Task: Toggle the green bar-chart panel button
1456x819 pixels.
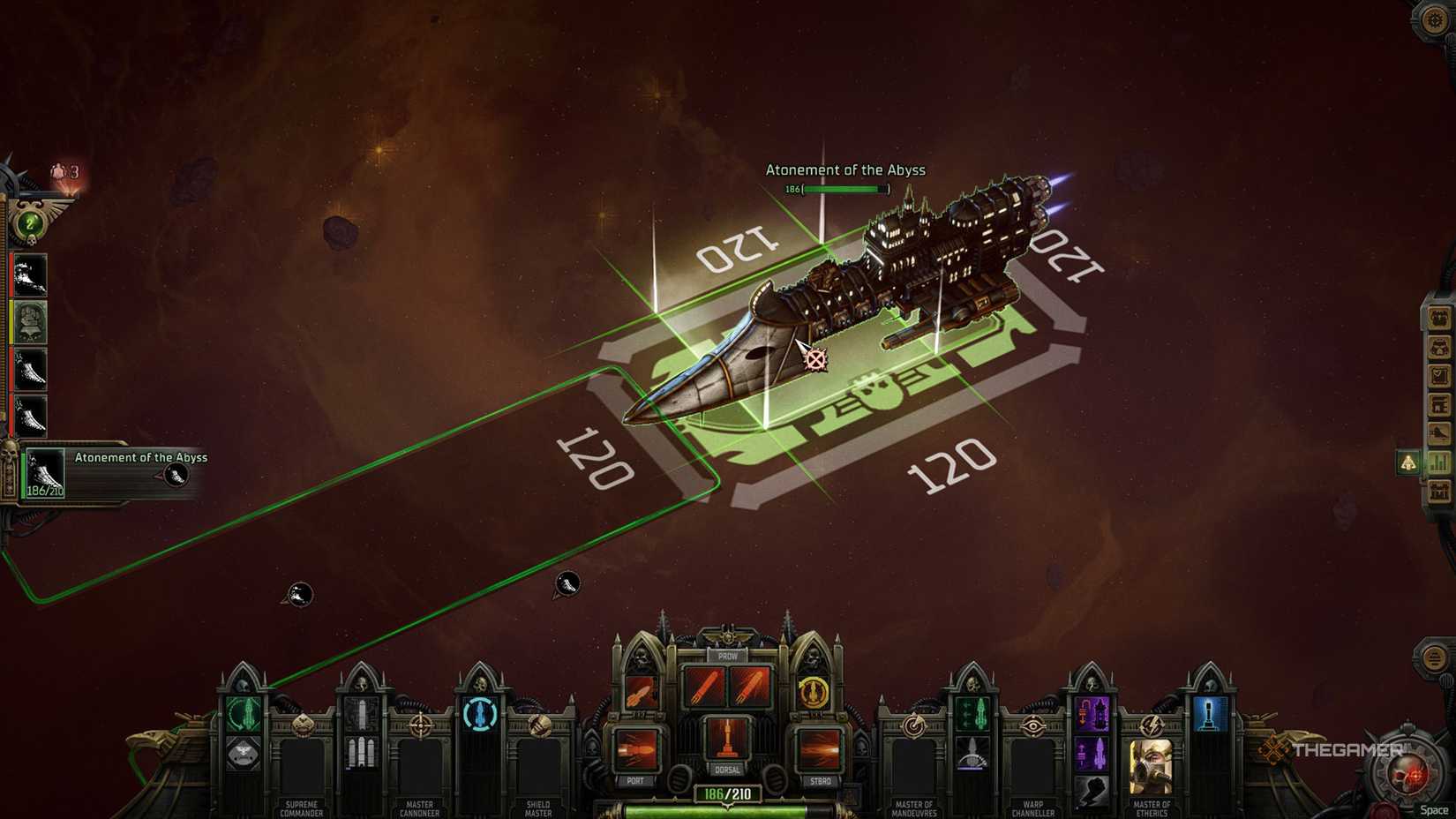Action: (x=1440, y=462)
